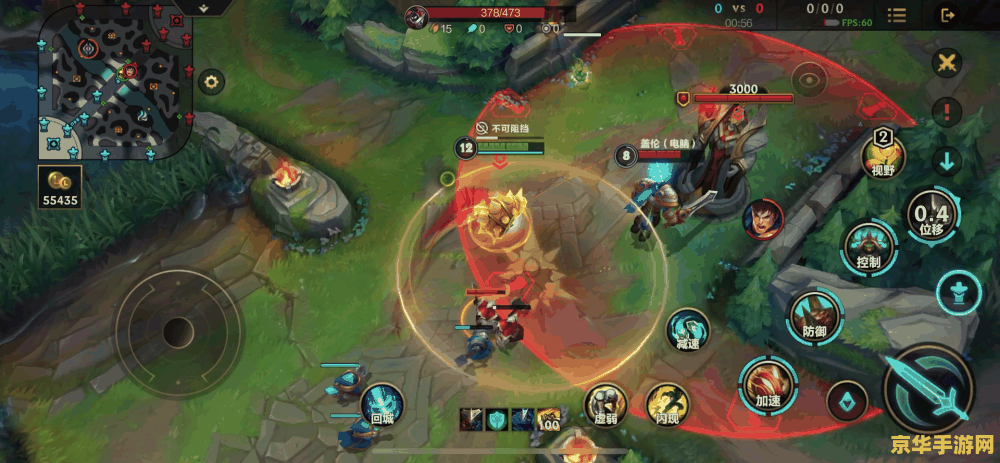Send the red exclamation danger ping

pyautogui.click(x=946, y=111)
